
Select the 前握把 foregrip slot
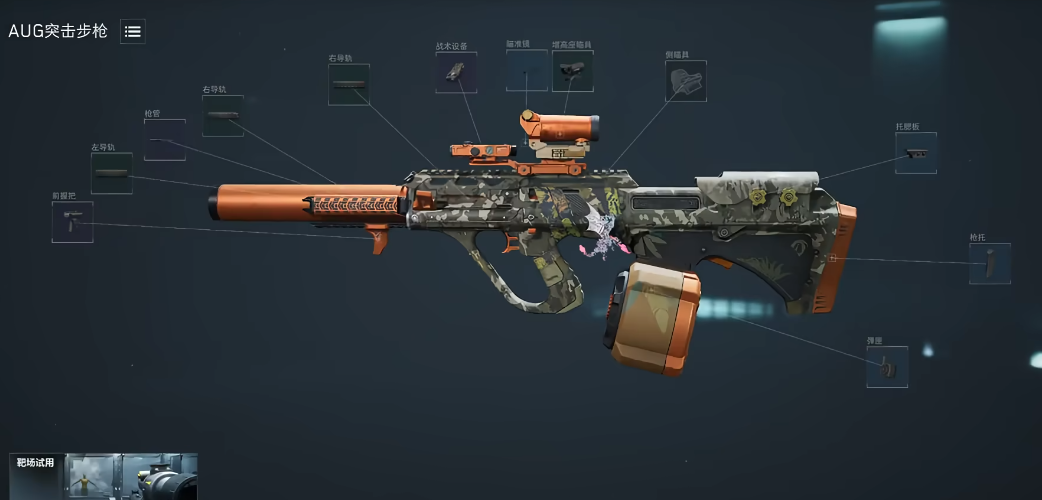(x=72, y=222)
